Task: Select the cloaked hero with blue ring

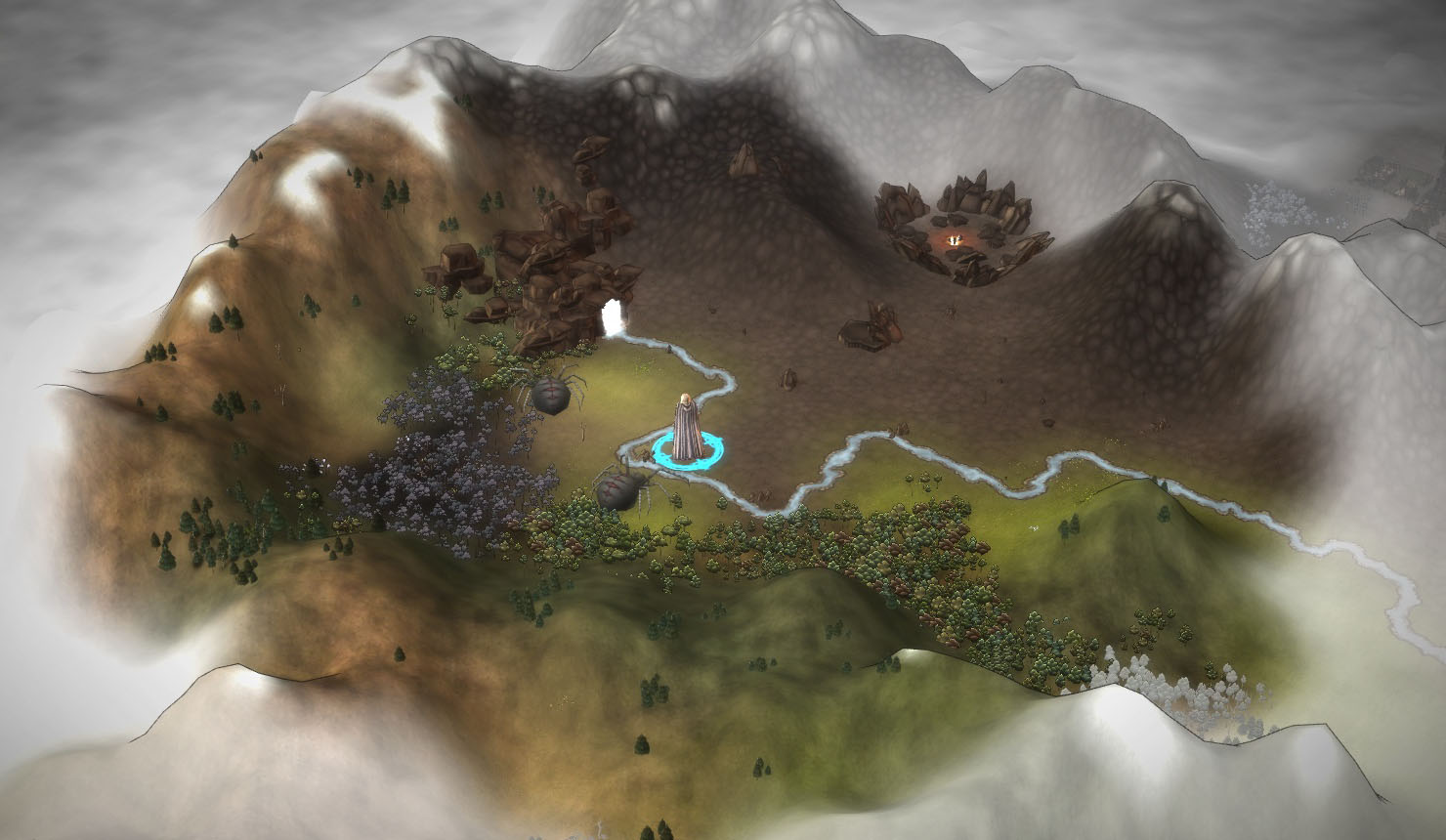Action: (x=687, y=428)
